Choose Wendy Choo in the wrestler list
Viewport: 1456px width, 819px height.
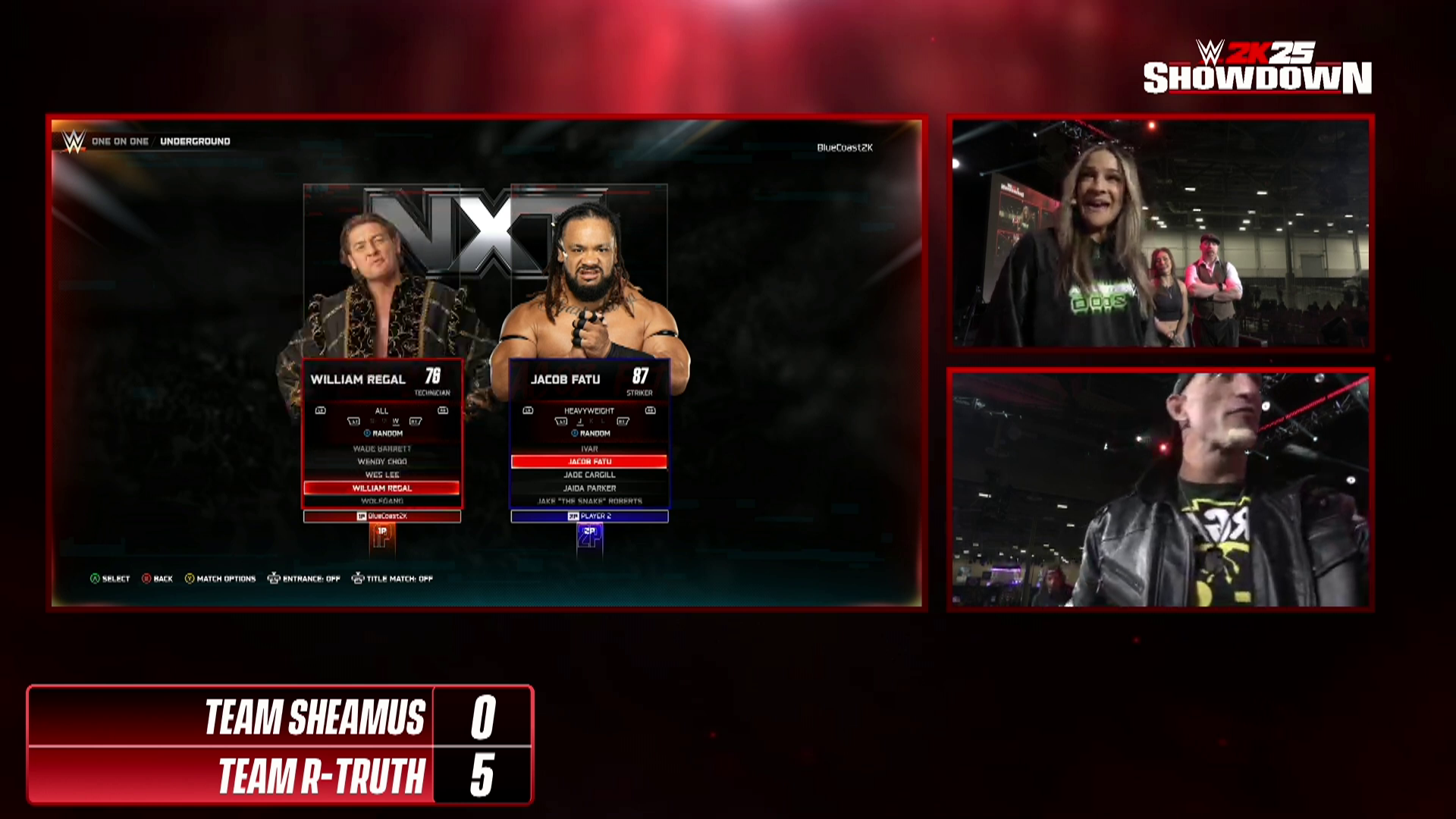pos(382,462)
